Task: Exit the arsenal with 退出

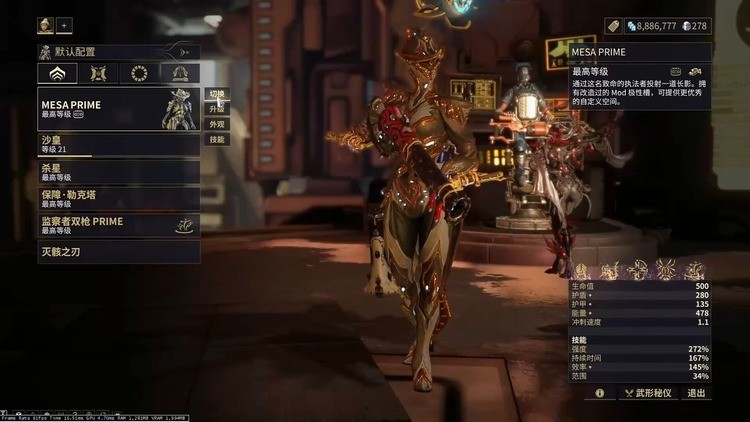Action: pos(696,393)
